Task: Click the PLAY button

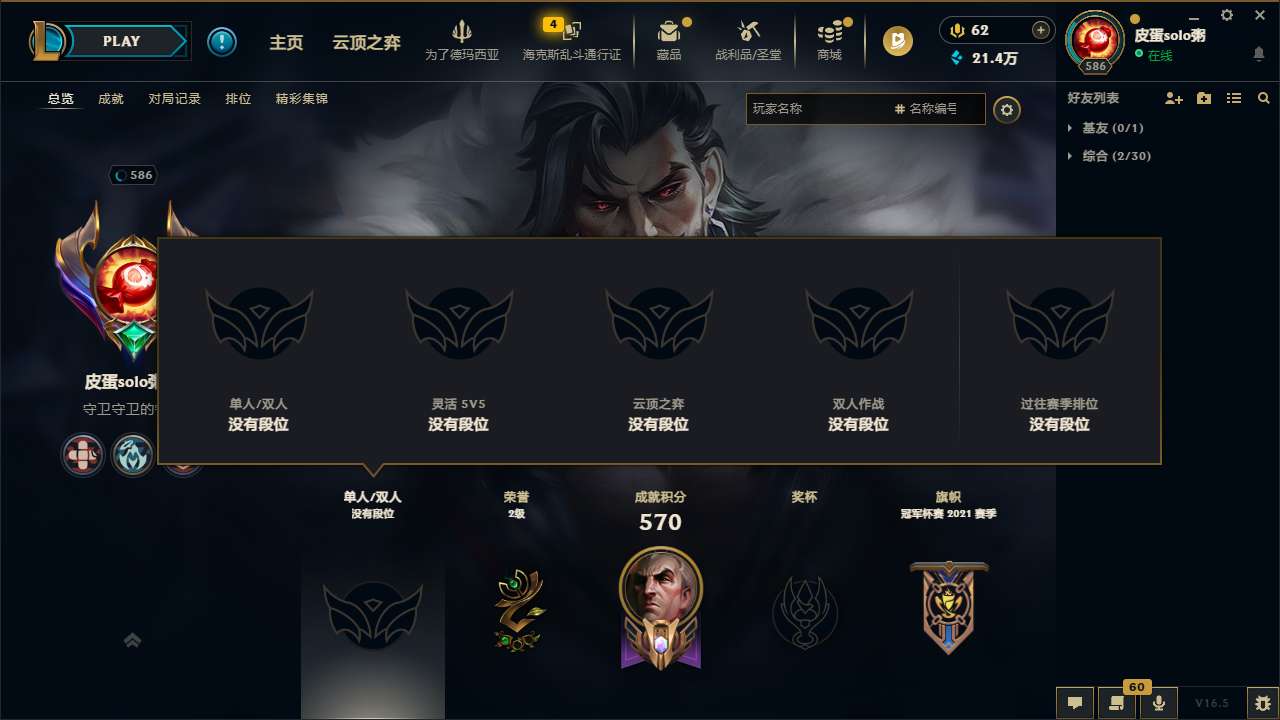Action: (x=121, y=41)
